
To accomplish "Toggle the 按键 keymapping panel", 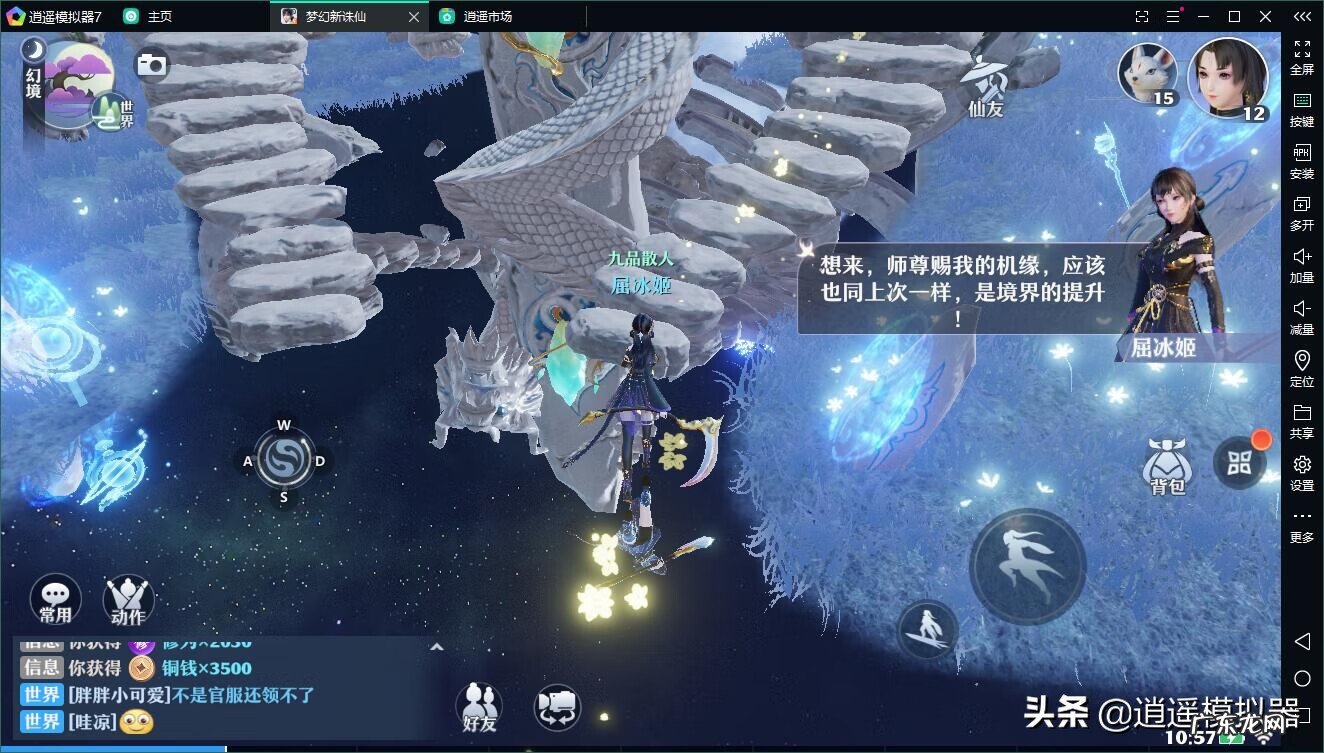I will point(1301,110).
